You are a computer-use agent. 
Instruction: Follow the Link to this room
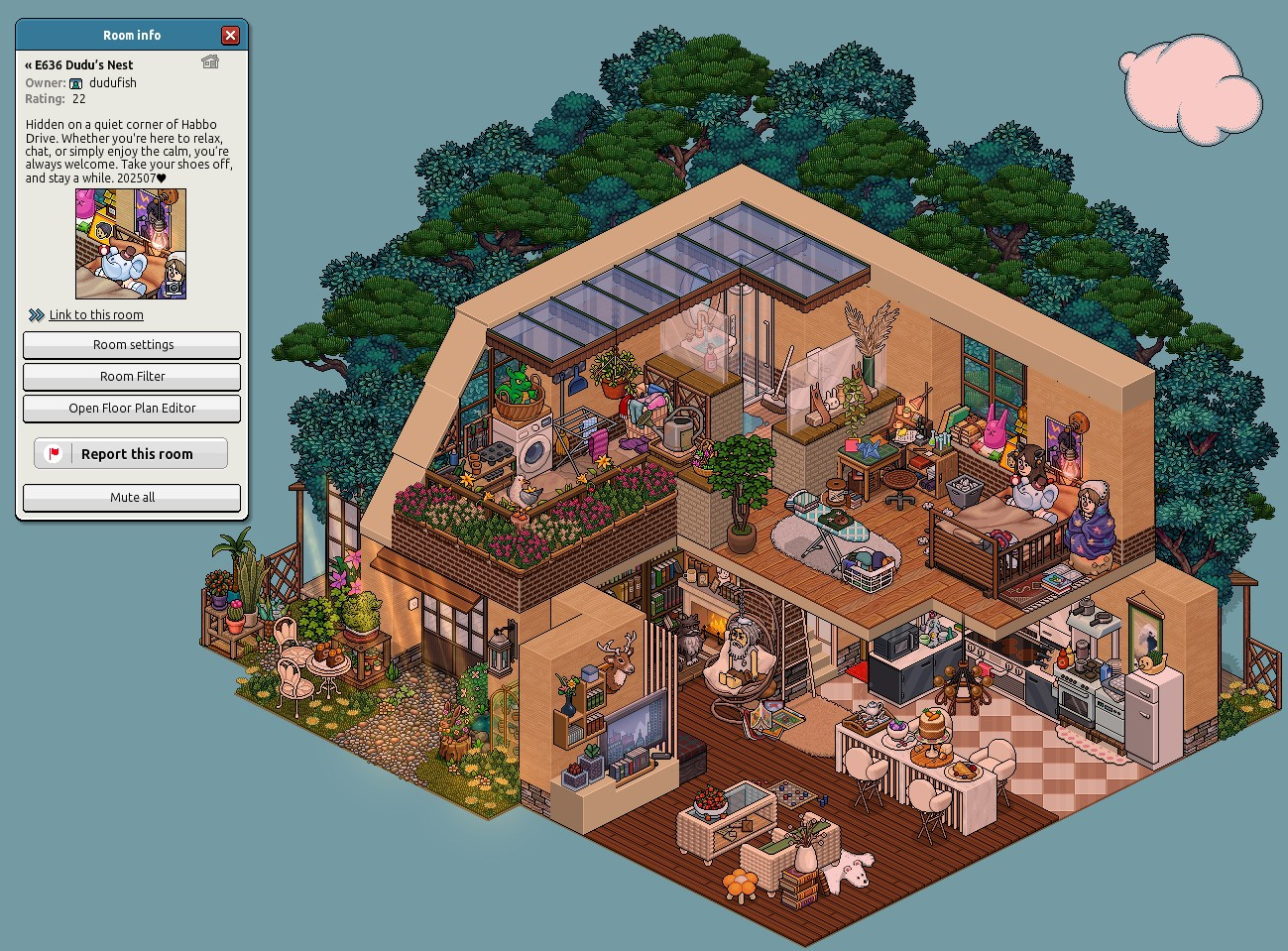click(96, 315)
